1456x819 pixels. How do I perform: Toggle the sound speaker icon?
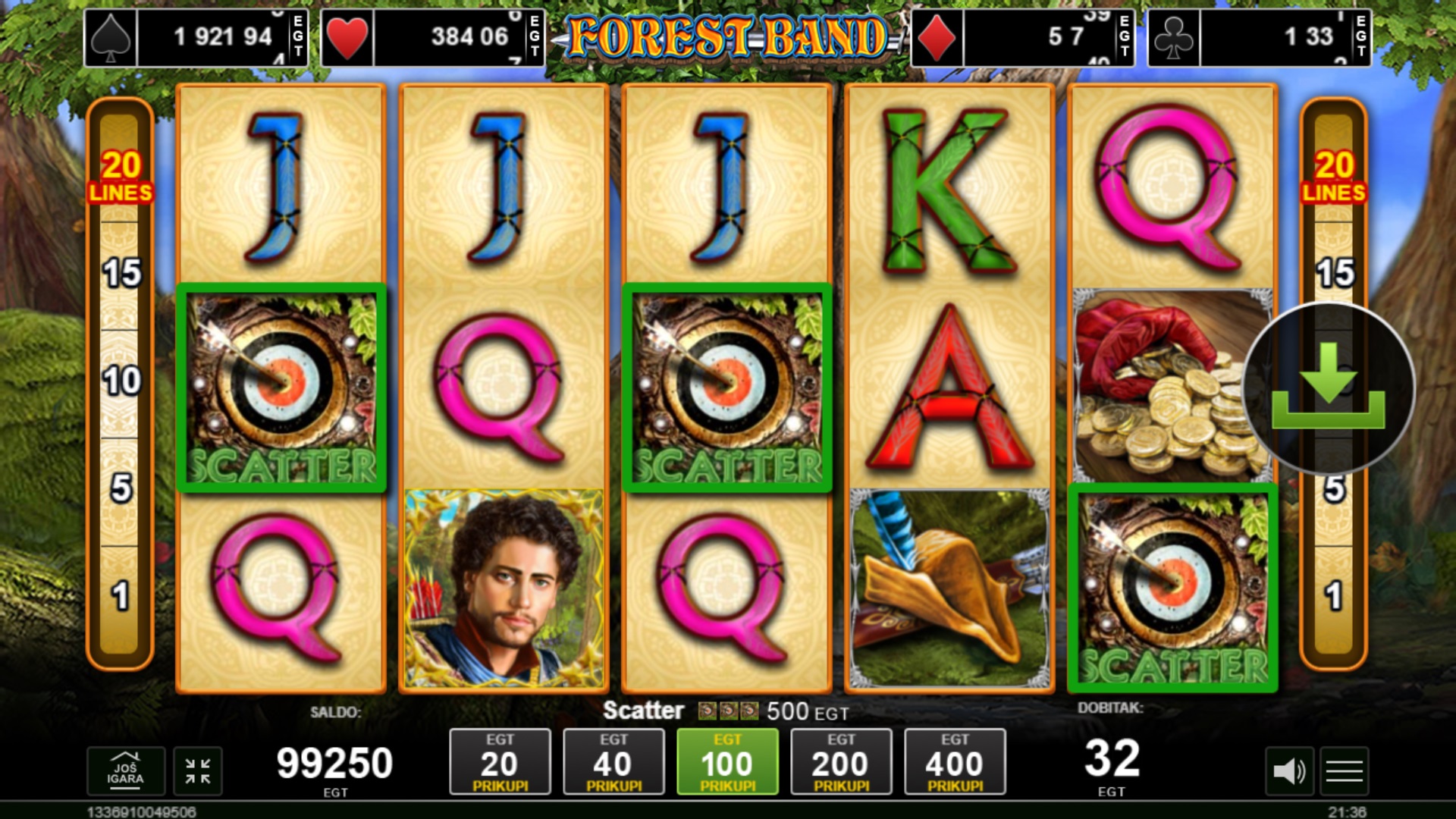click(x=1288, y=772)
